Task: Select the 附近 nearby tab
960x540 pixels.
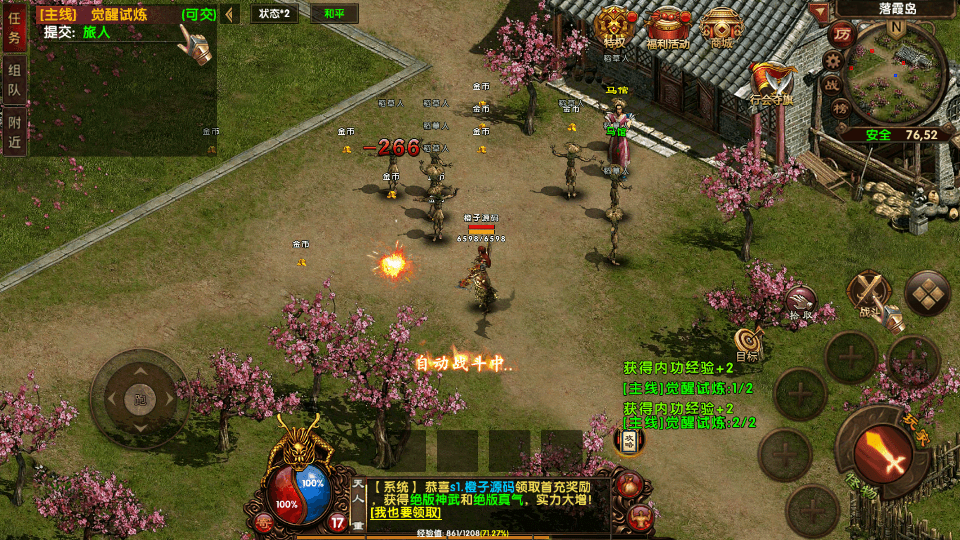Action: (14, 130)
